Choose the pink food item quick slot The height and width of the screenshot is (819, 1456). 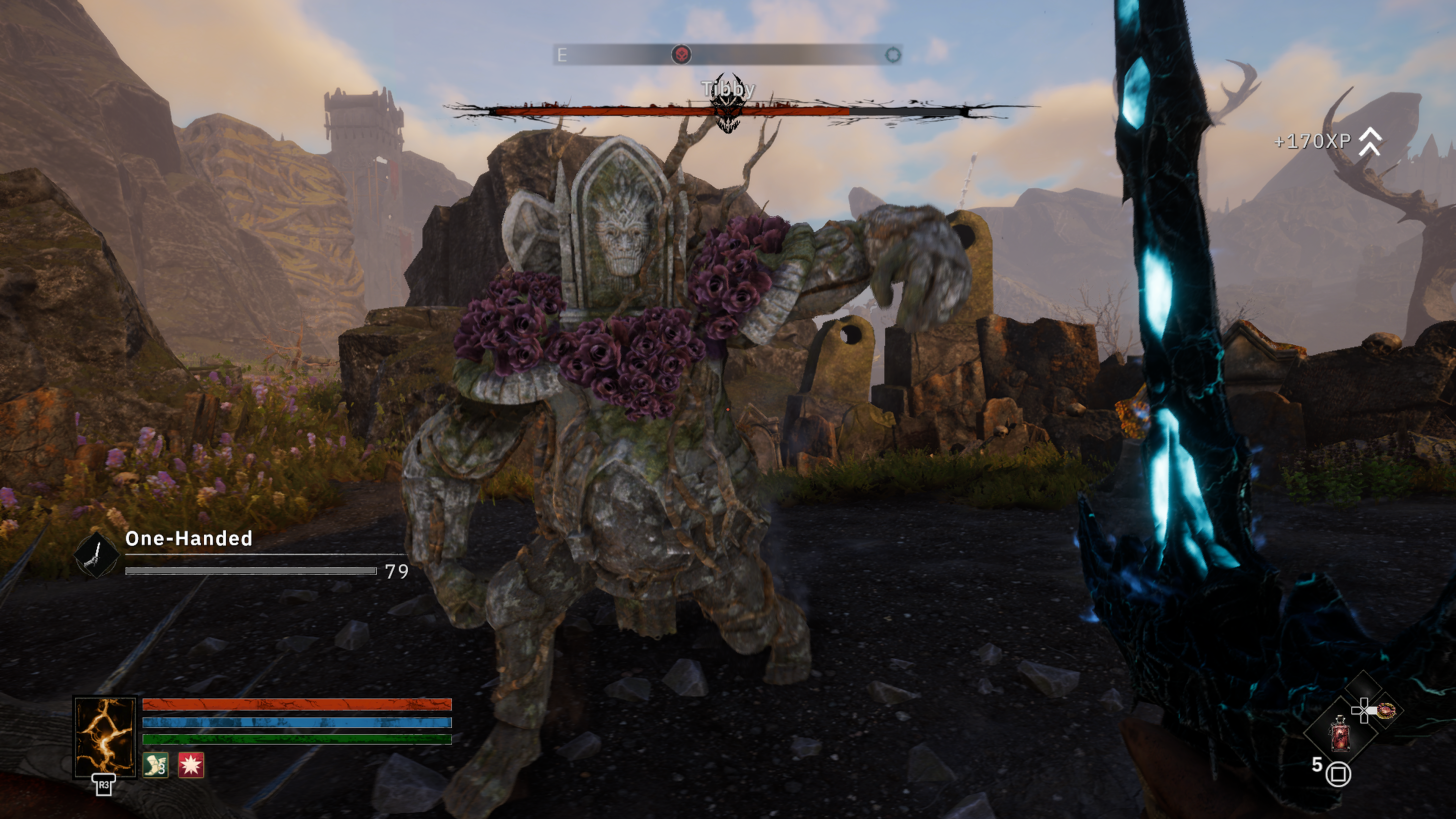click(1385, 711)
